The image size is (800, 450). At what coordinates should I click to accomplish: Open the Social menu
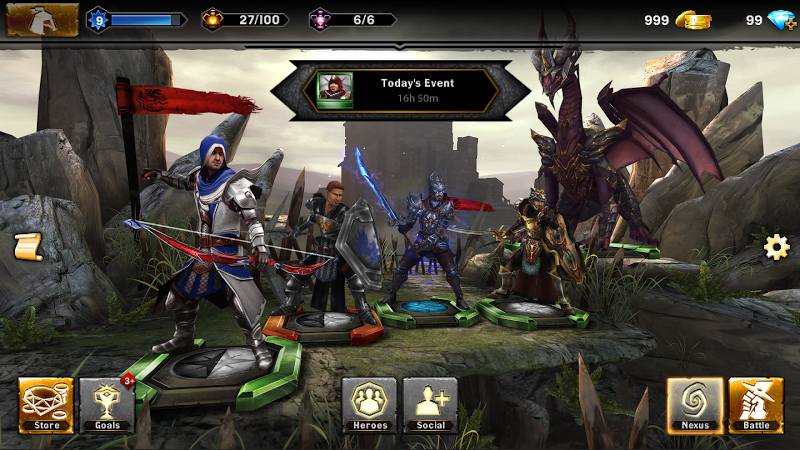click(x=430, y=405)
